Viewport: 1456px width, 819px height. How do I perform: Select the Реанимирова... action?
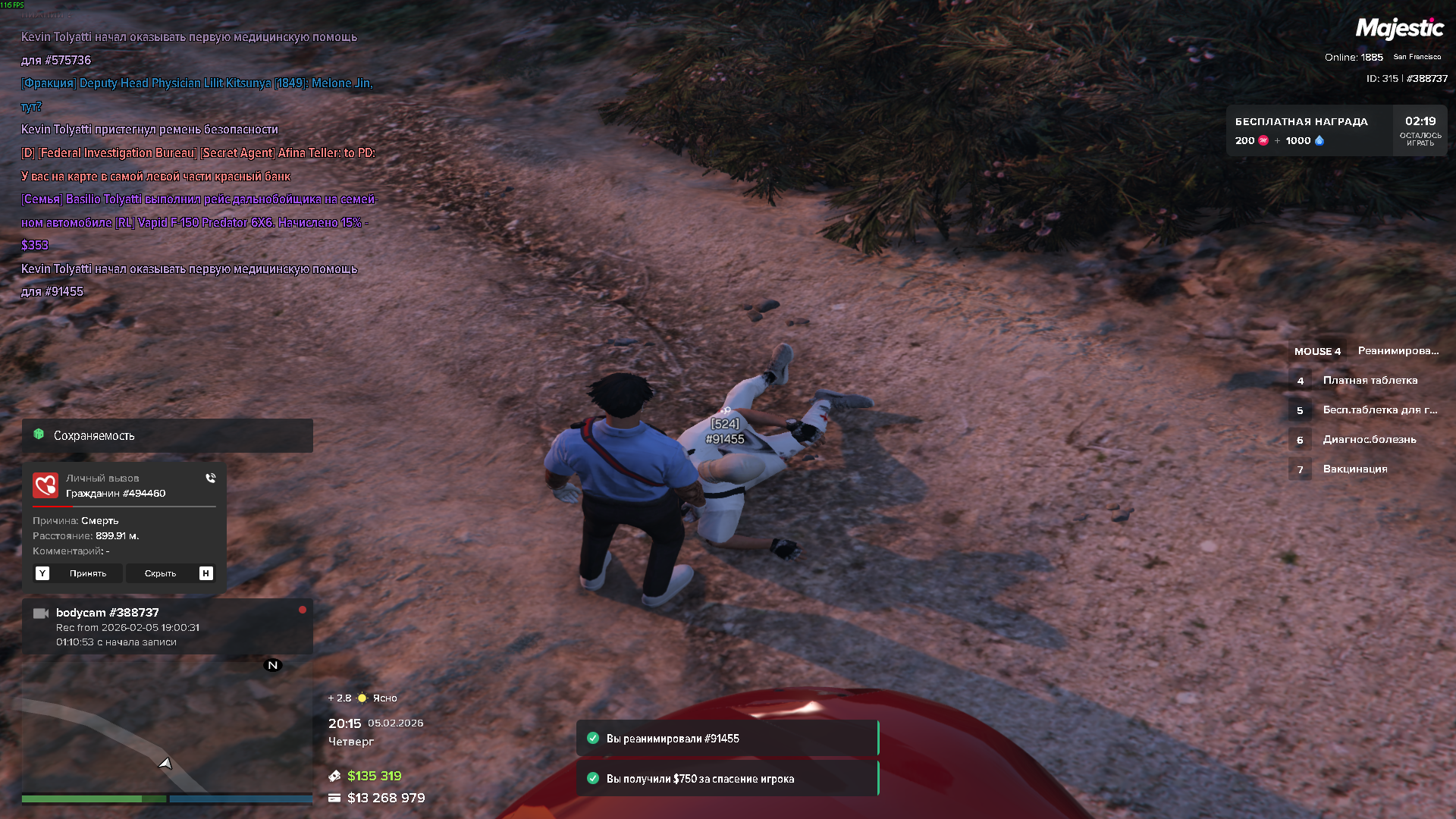1397,351
